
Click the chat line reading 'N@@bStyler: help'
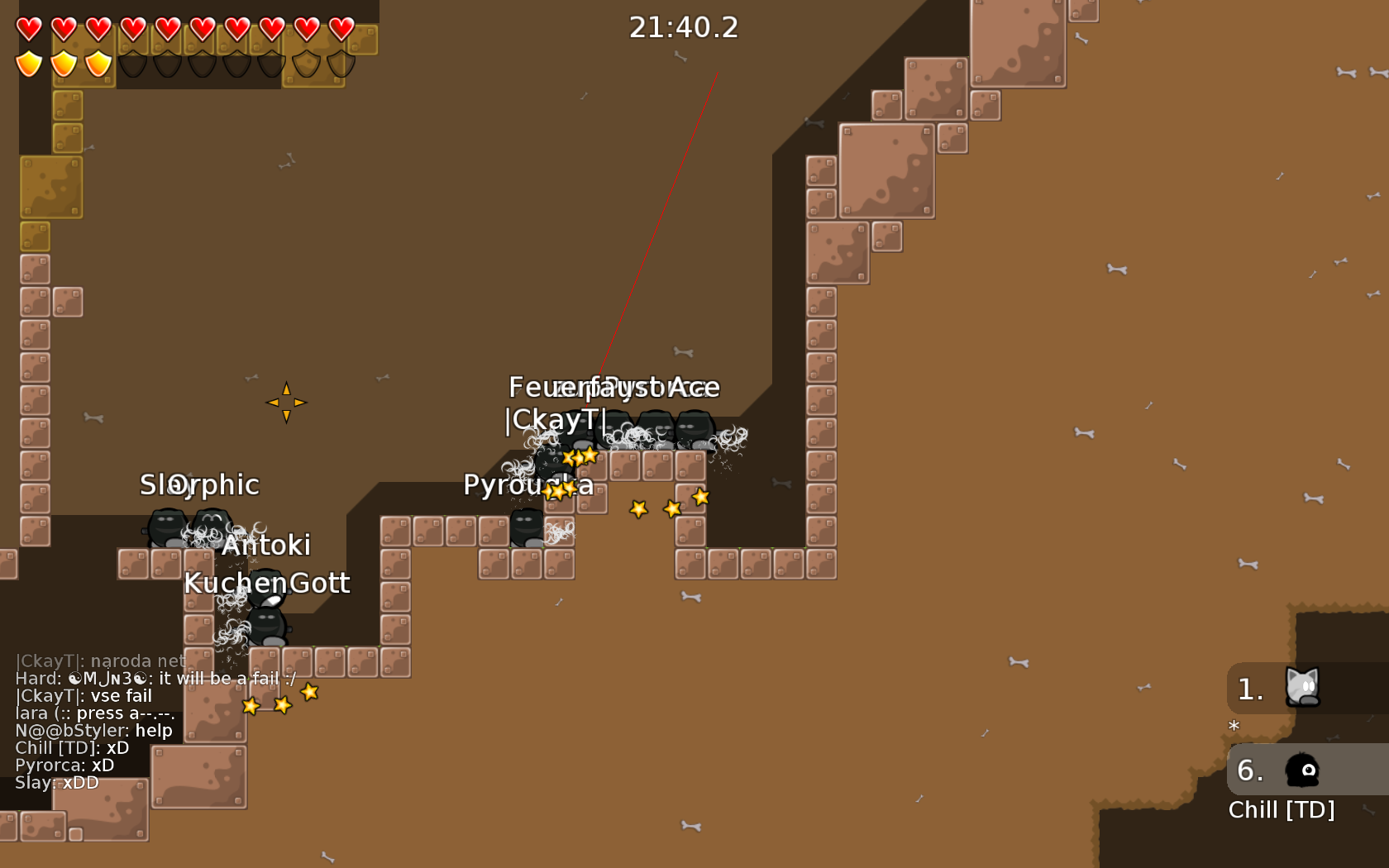pyautogui.click(x=93, y=730)
